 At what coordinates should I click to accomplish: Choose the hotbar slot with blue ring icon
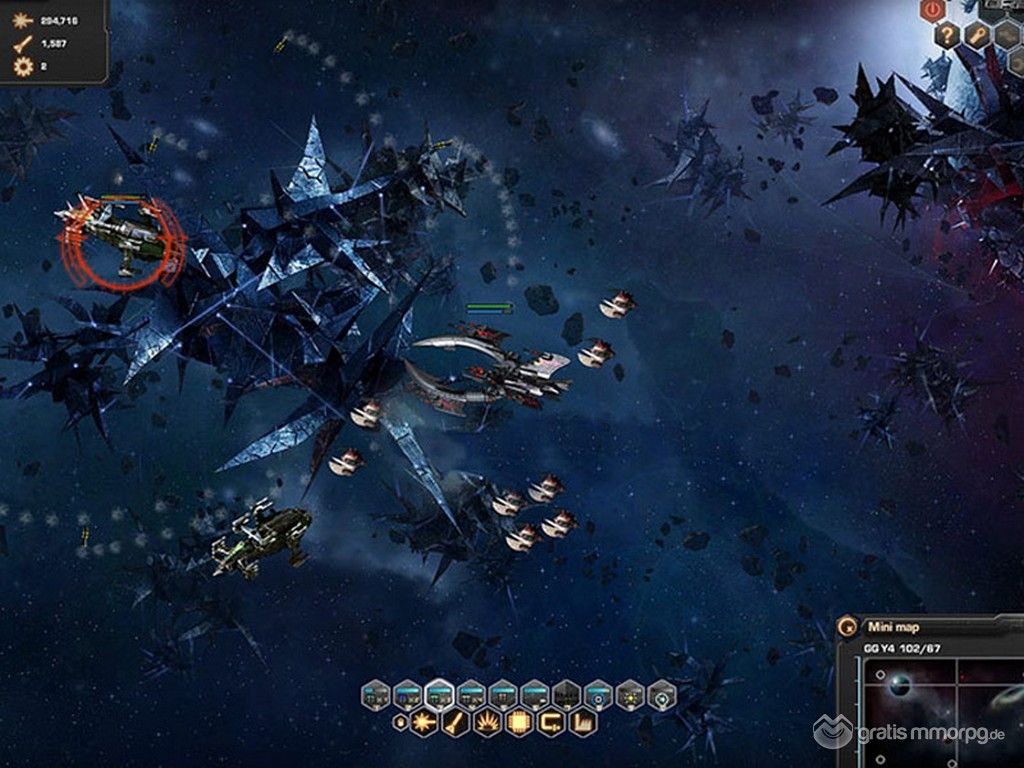tap(597, 694)
